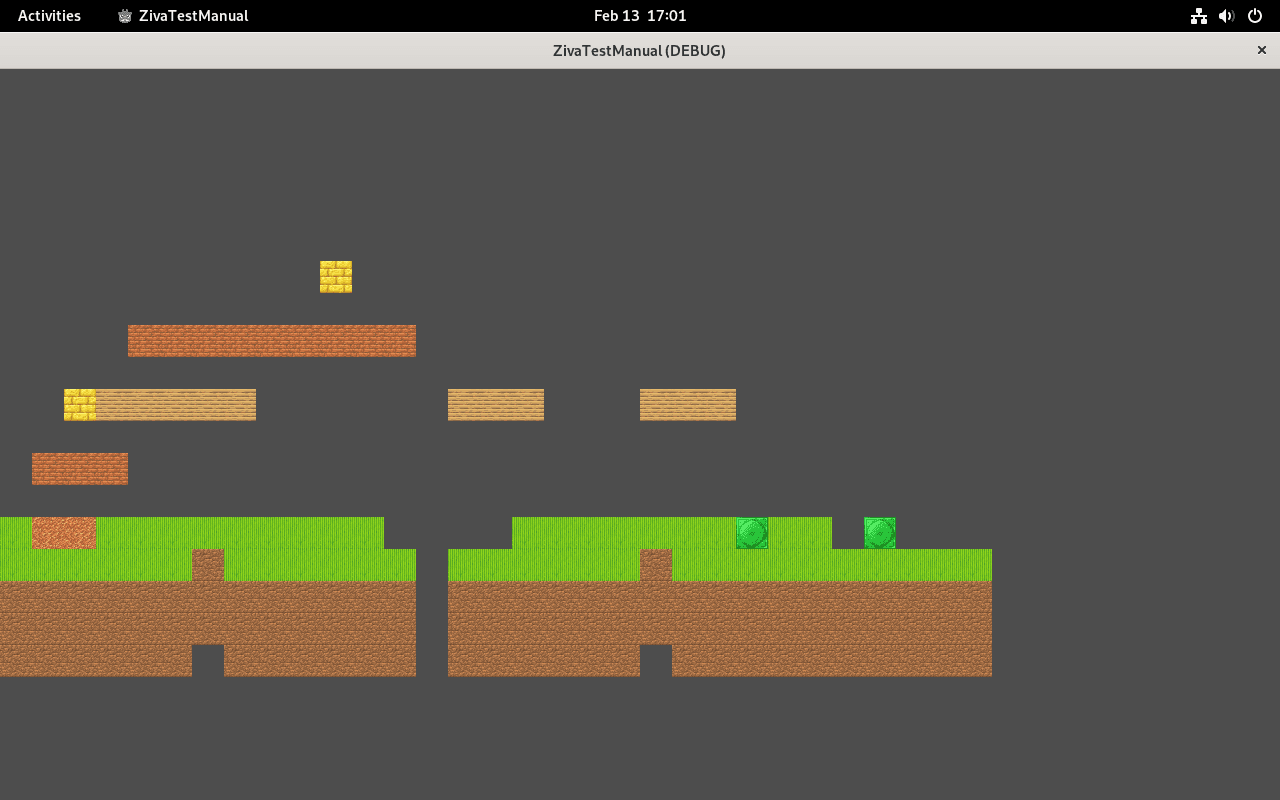Select the long red brick platform
Screen dimensions: 1280x800
pos(271,340)
